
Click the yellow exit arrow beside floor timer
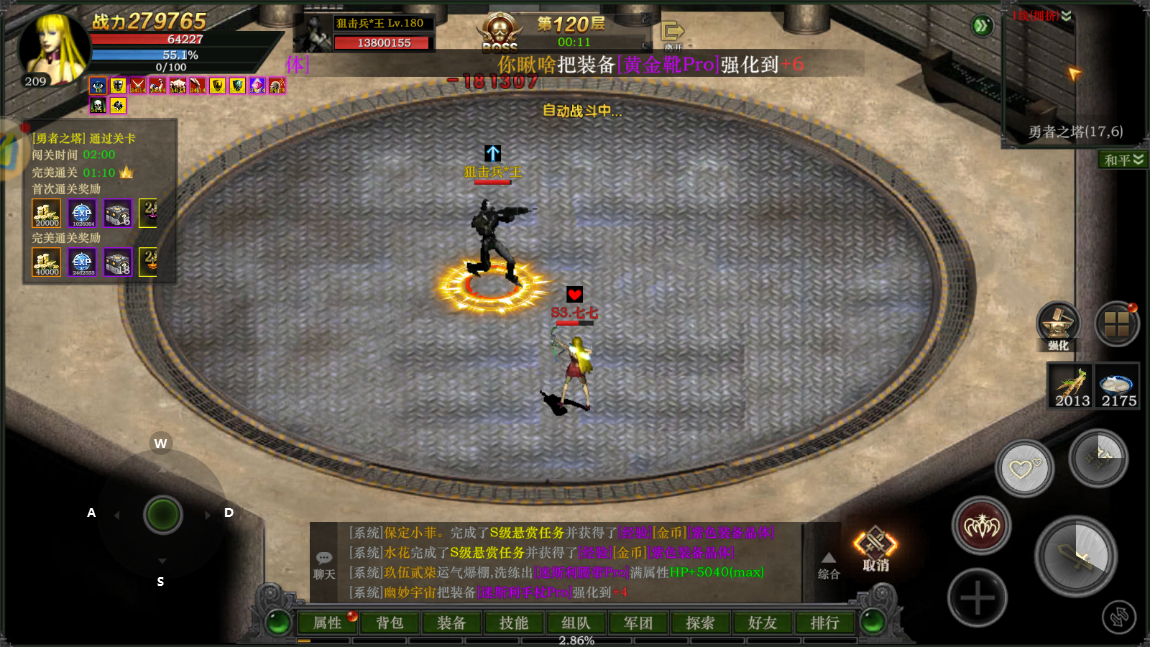672,33
